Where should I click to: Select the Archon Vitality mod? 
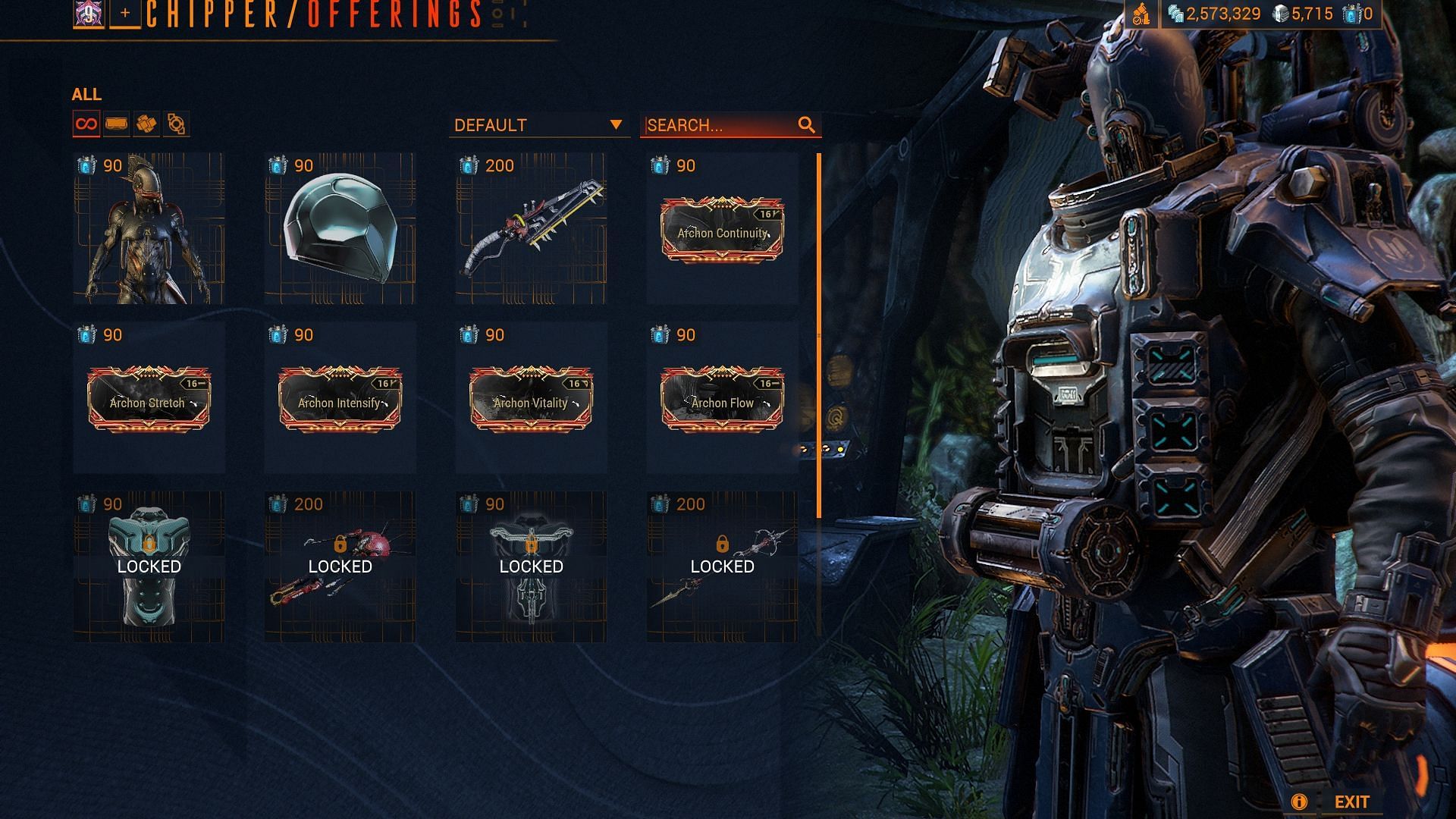pyautogui.click(x=531, y=399)
